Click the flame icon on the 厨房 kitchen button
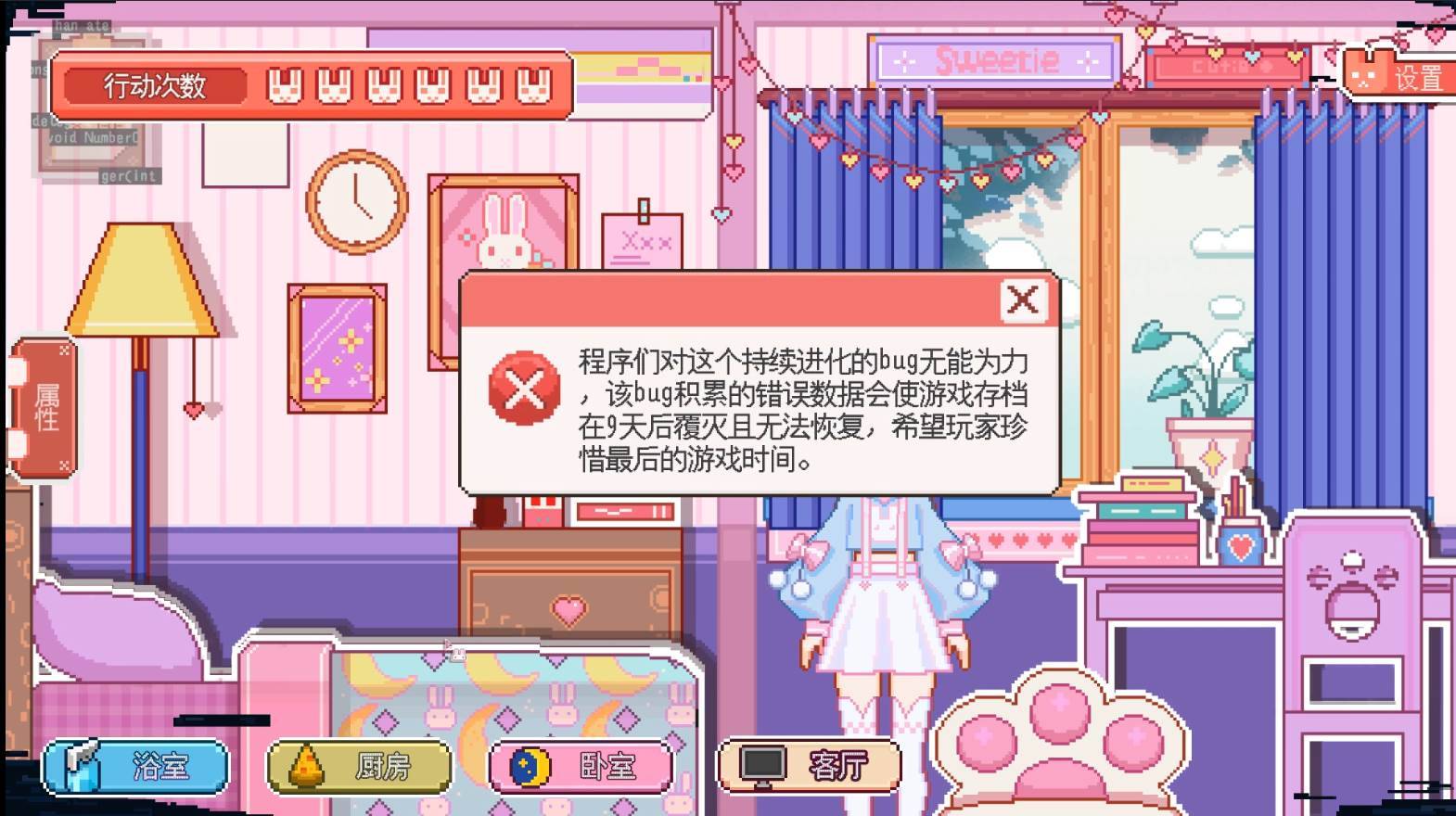 tap(304, 765)
